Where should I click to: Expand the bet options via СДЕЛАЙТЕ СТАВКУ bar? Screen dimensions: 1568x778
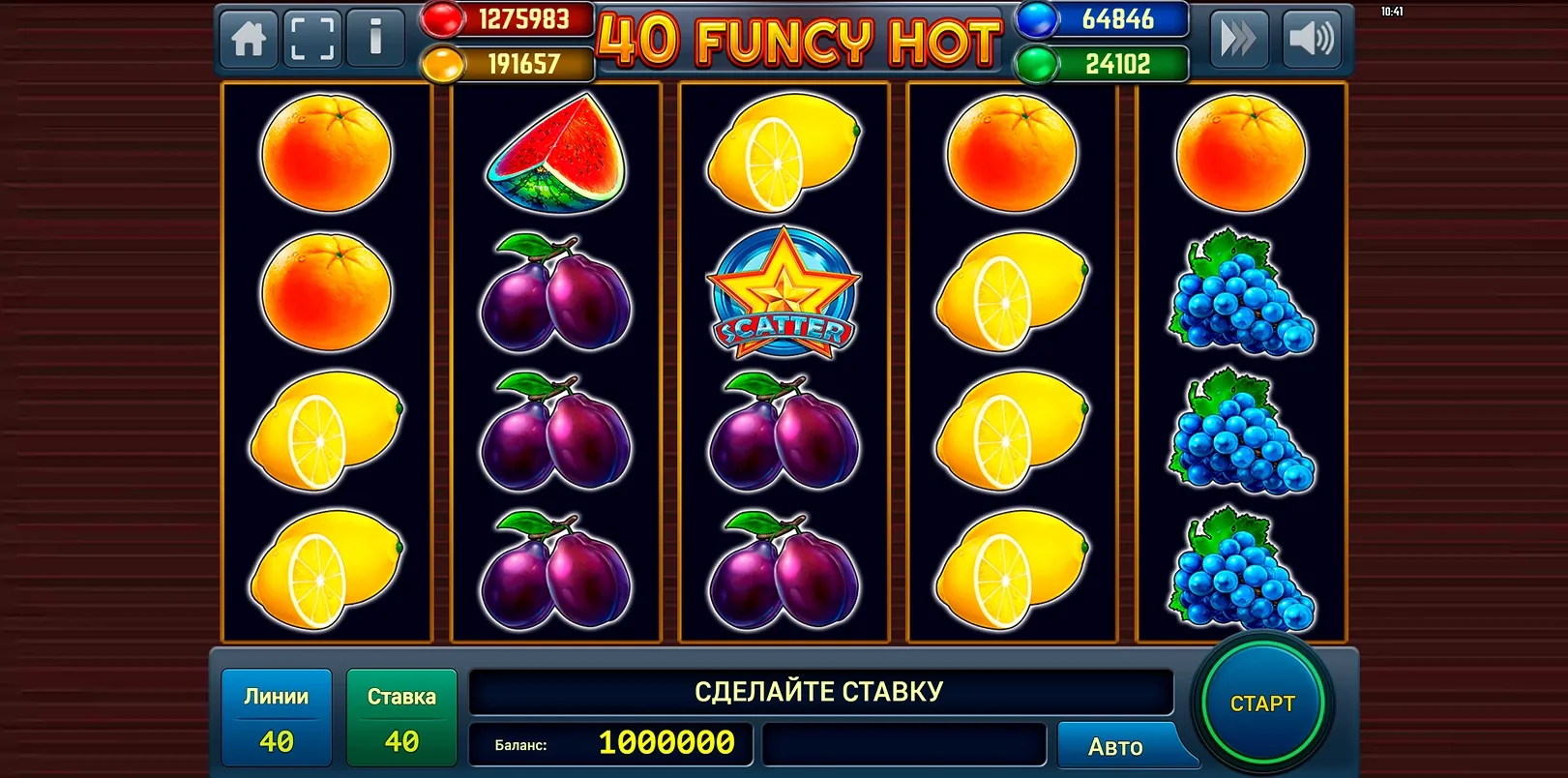[x=820, y=691]
